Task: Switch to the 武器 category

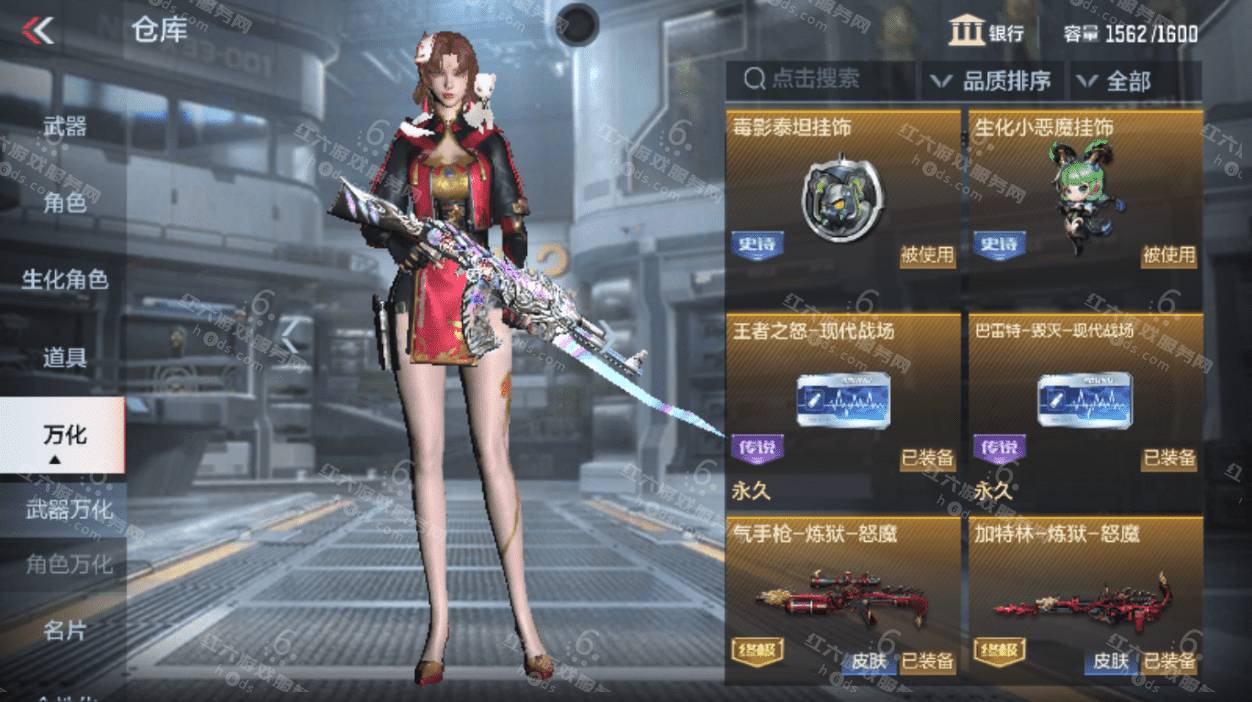Action: [64, 127]
